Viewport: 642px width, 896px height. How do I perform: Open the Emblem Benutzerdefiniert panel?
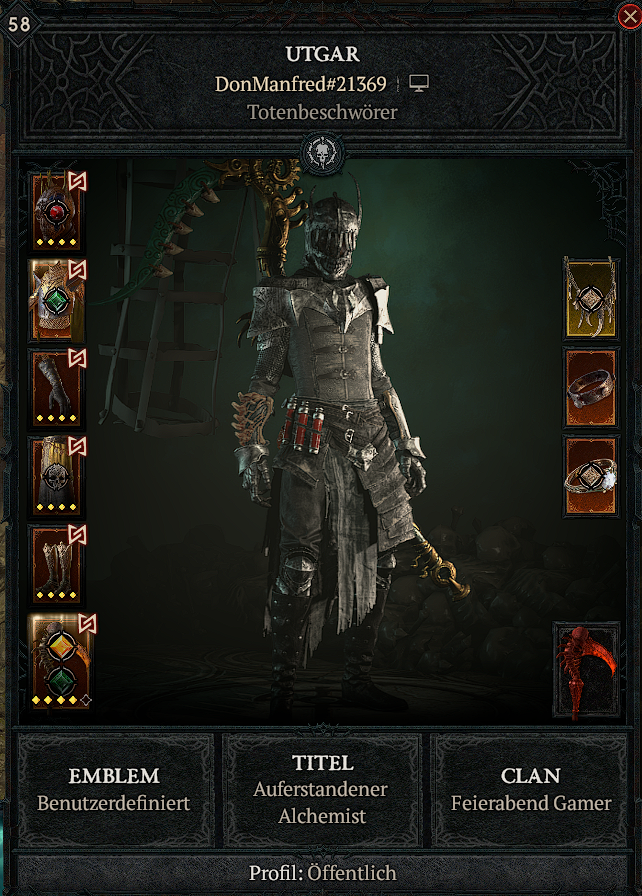[113, 789]
